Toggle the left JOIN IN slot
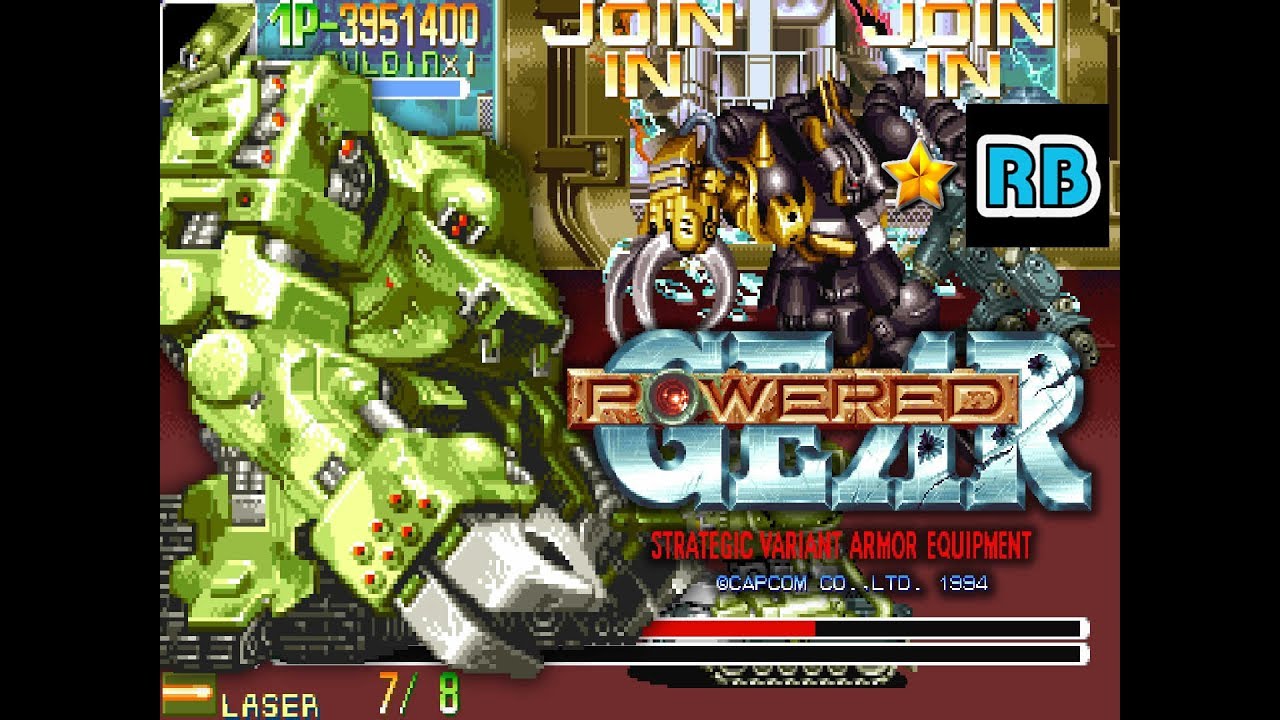 pos(640,45)
